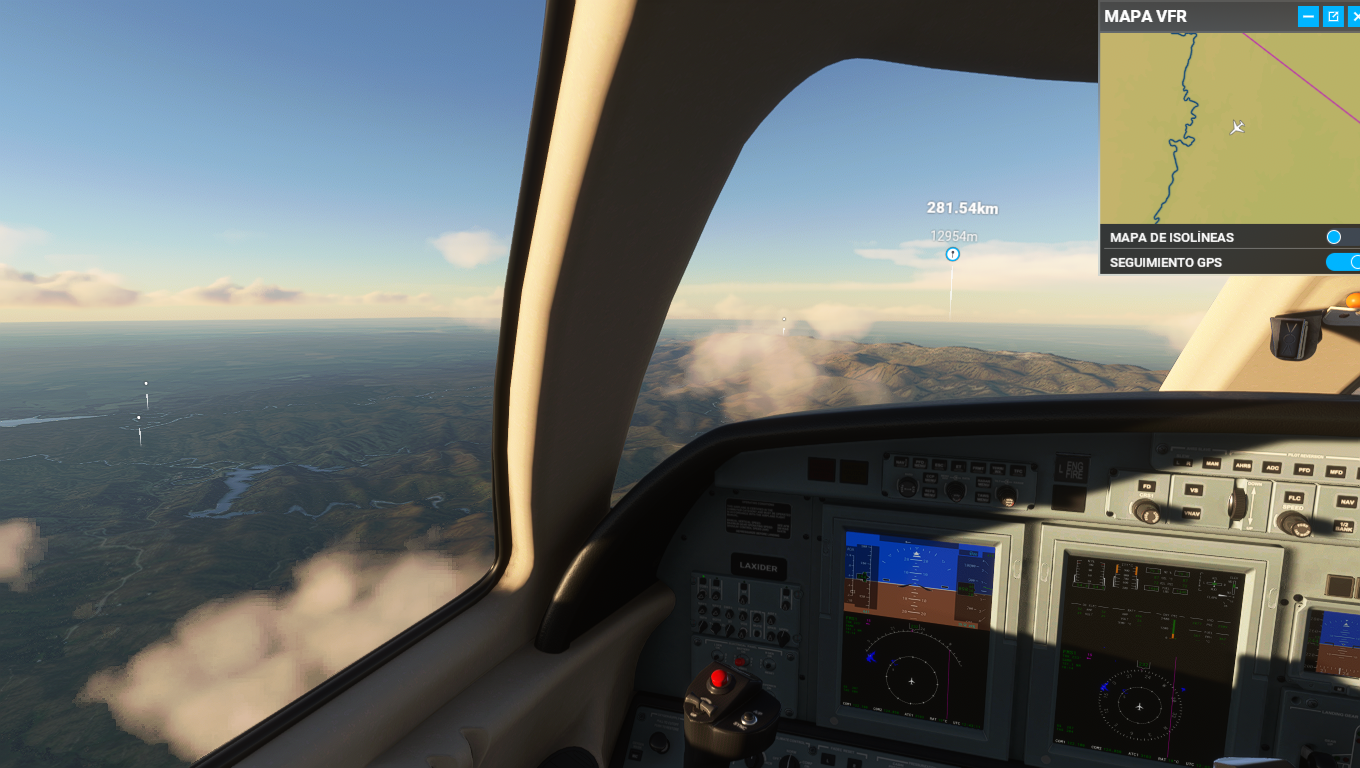Pop out the Mapa VFR window
The width and height of the screenshot is (1360, 768).
pyautogui.click(x=1333, y=16)
